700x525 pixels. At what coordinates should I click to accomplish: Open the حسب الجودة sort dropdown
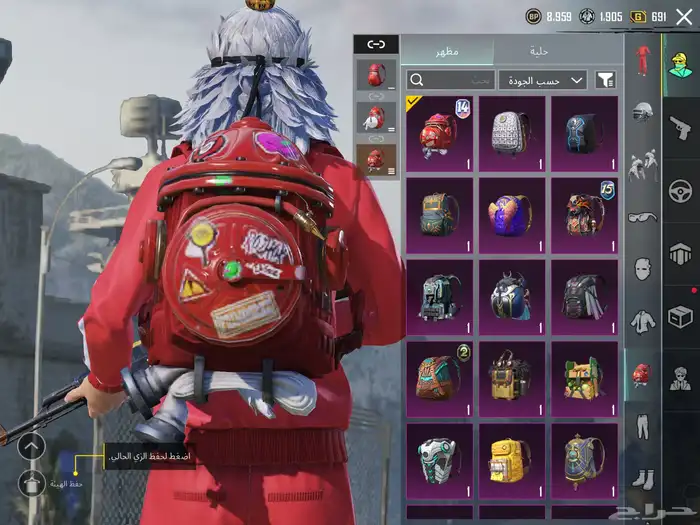[x=543, y=80]
